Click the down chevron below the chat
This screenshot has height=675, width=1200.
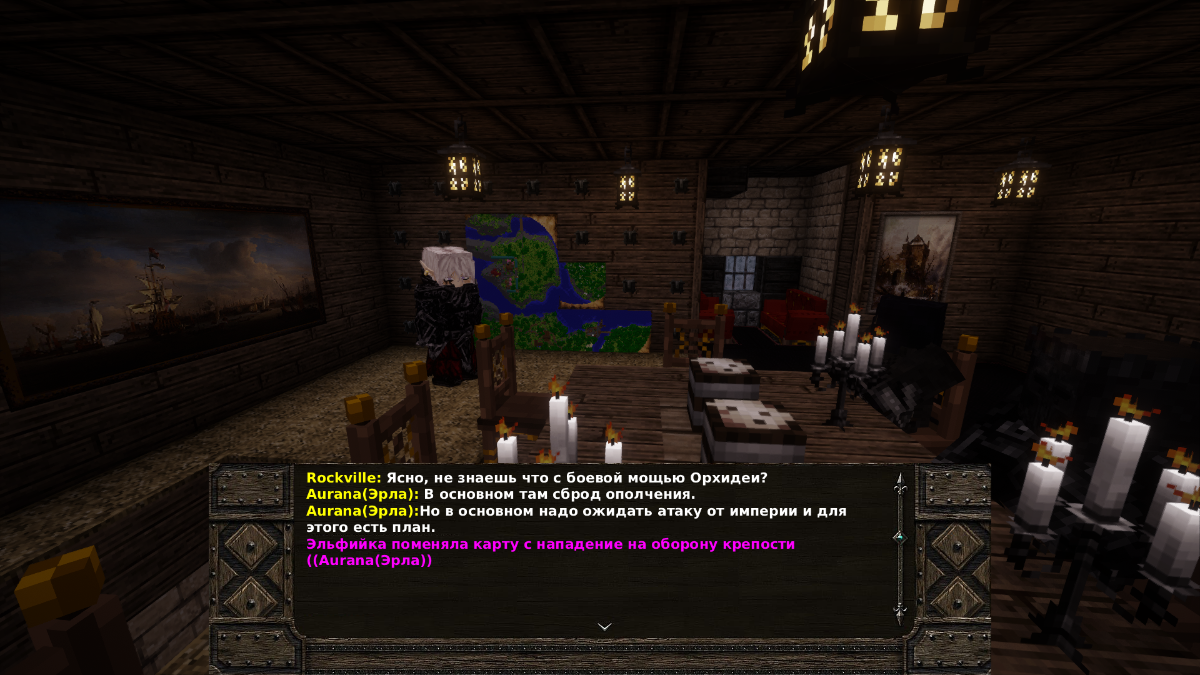click(x=604, y=626)
